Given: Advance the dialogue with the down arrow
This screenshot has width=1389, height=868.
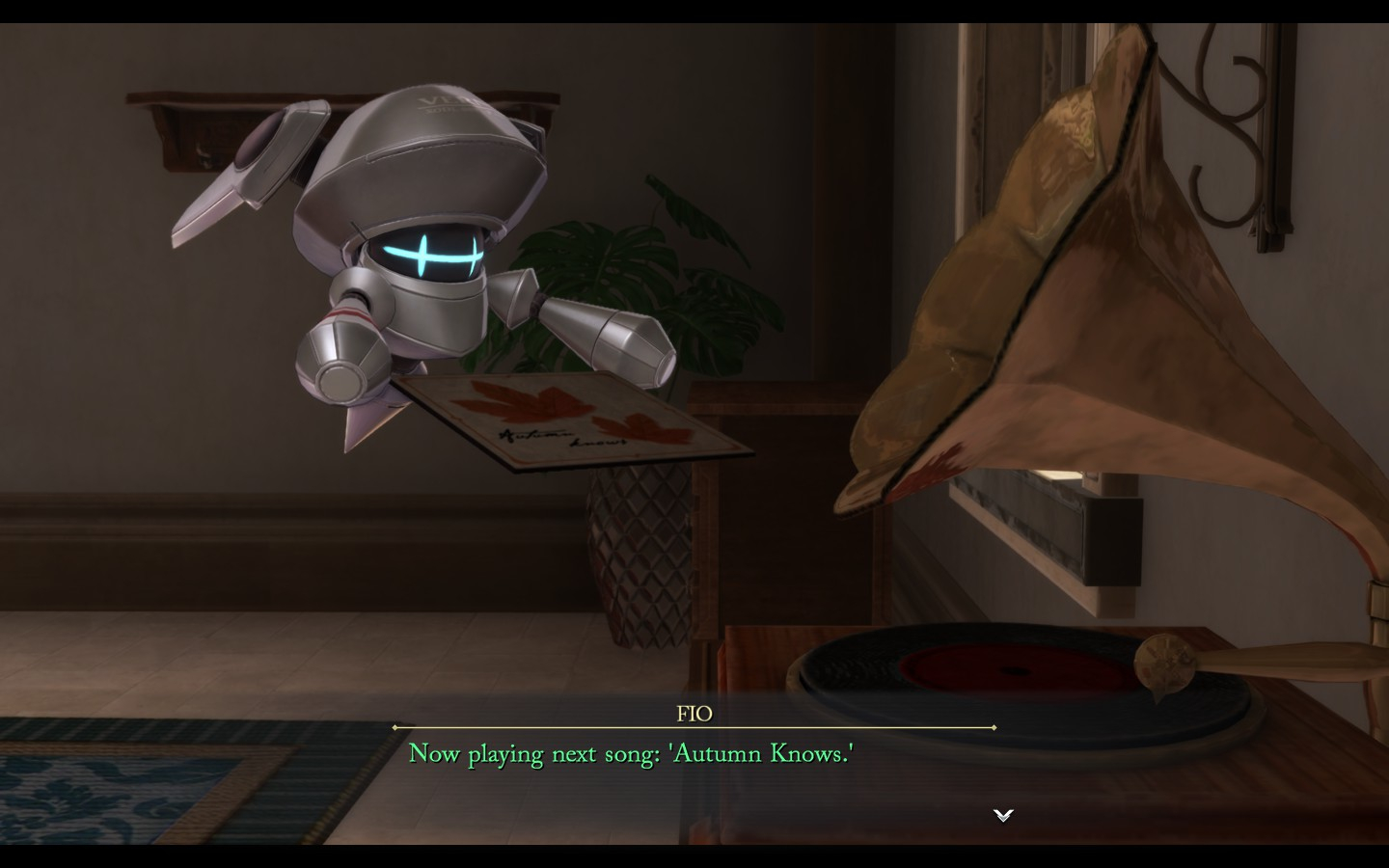Looking at the screenshot, I should [x=1003, y=815].
